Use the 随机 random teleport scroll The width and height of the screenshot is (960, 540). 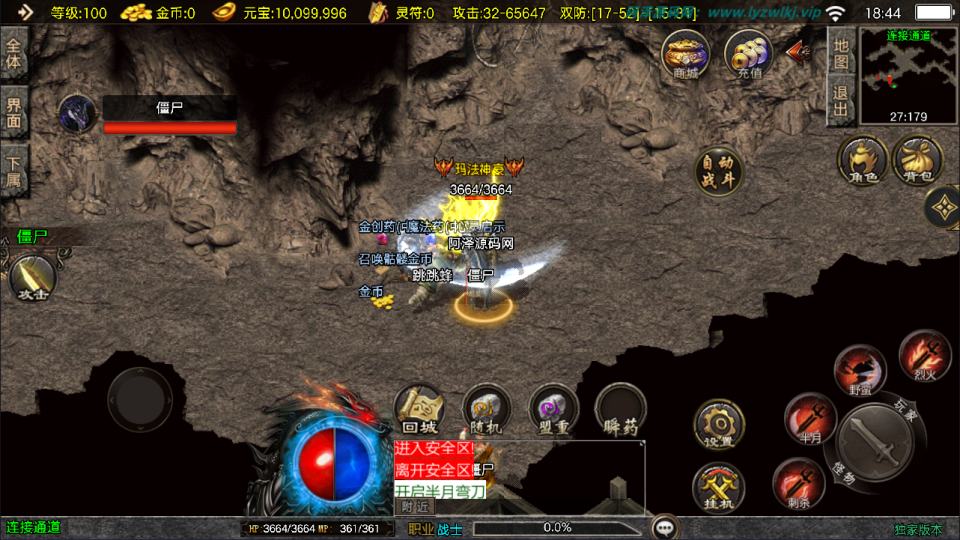pyautogui.click(x=487, y=410)
